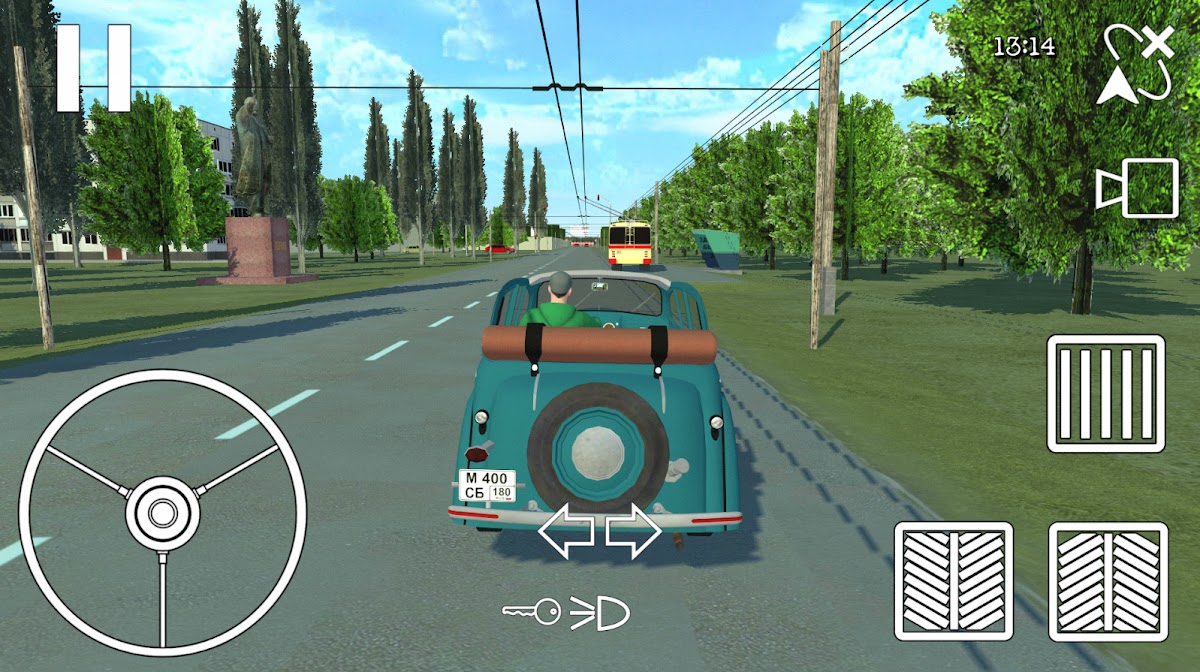Tap the left chevron-patterned pedal
Image resolution: width=1200 pixels, height=672 pixels.
[953, 580]
